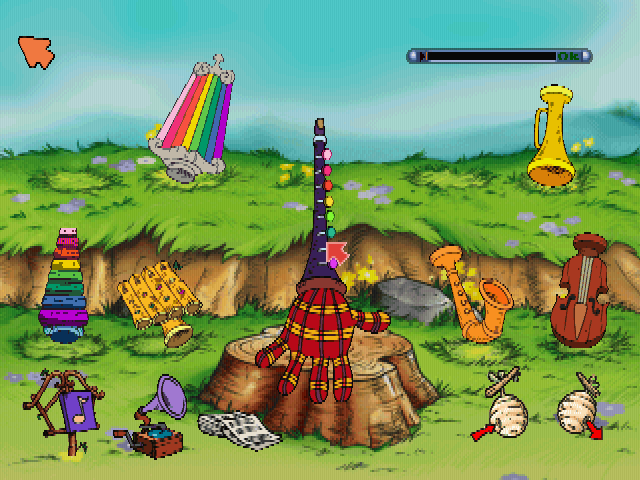This screenshot has height=480, width=640.
Task: Select the brown cello
Action: tap(584, 290)
